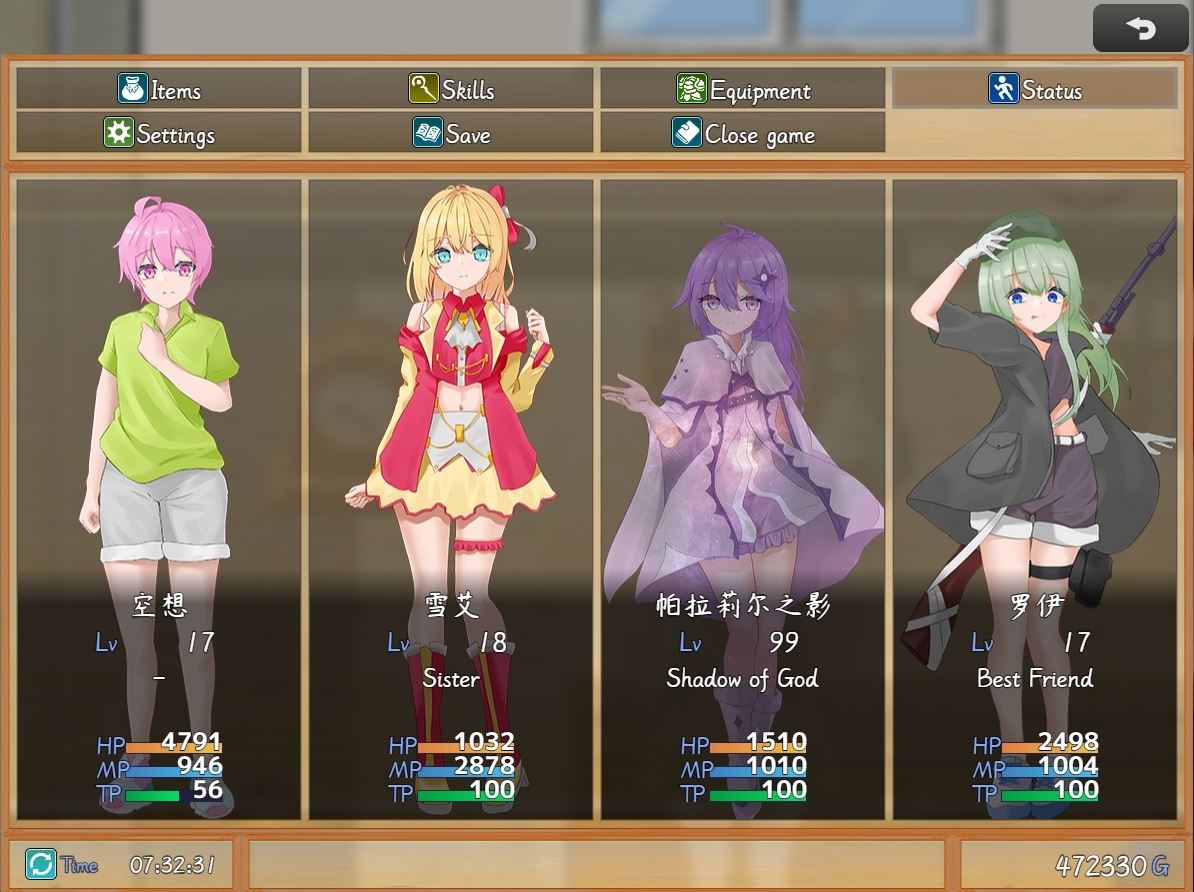
Task: Select the Shadow of God character panel
Action: pos(742,498)
